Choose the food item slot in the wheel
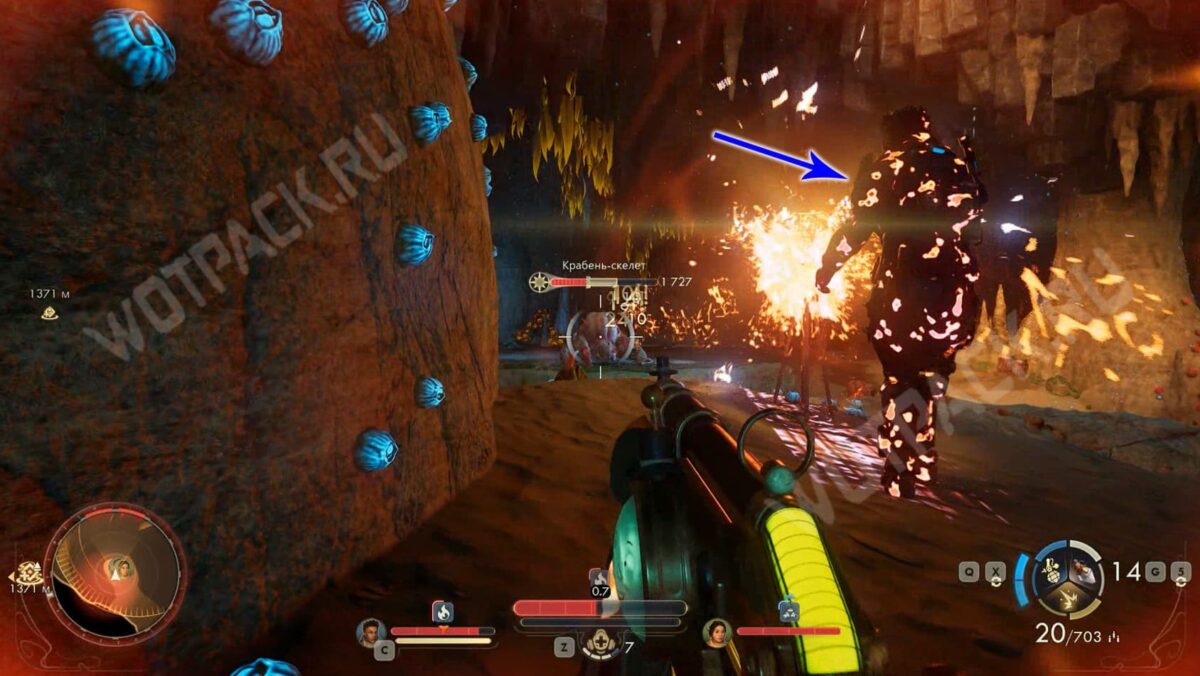 tap(1084, 570)
